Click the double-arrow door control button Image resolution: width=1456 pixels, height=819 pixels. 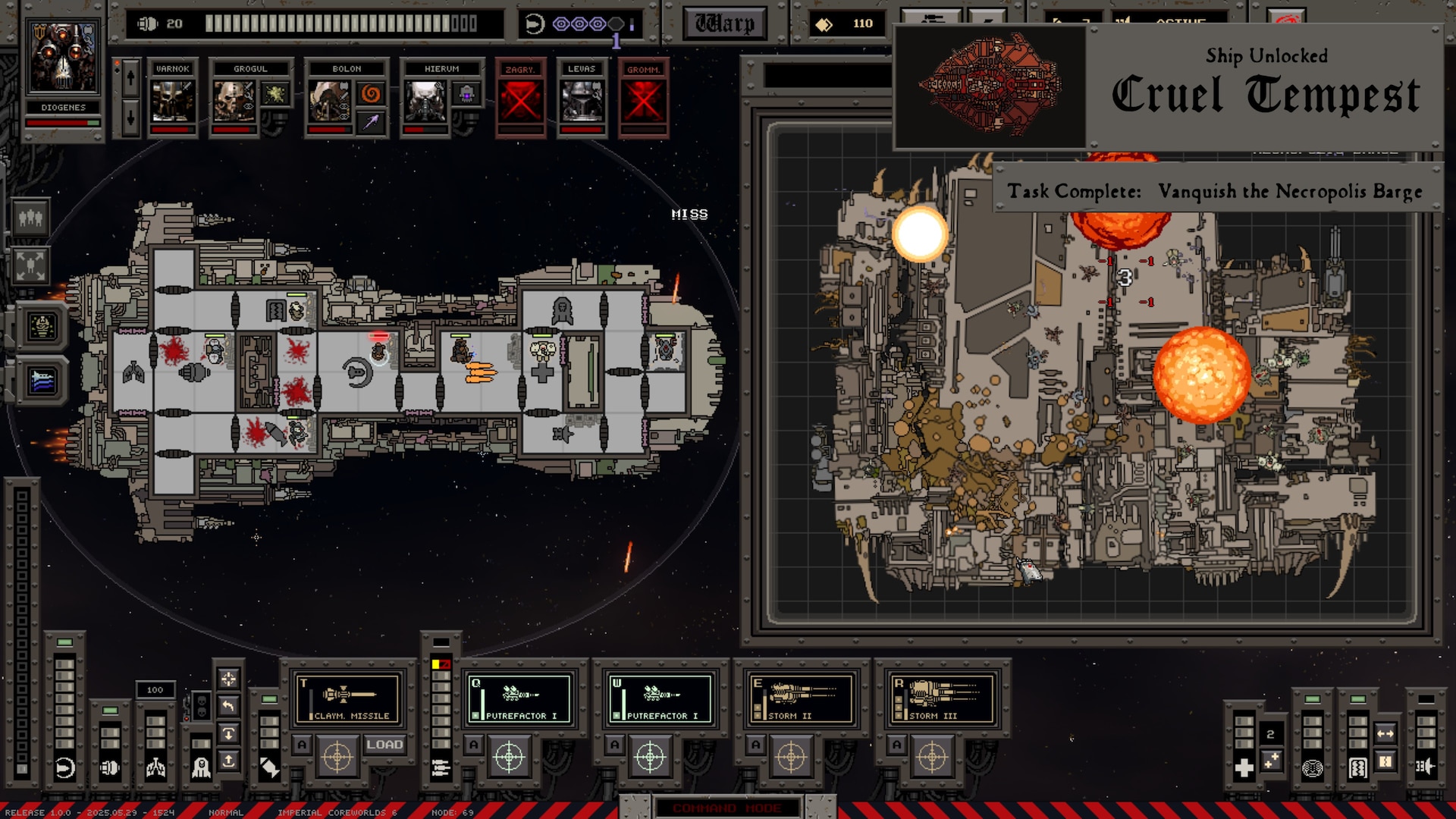tap(1385, 733)
